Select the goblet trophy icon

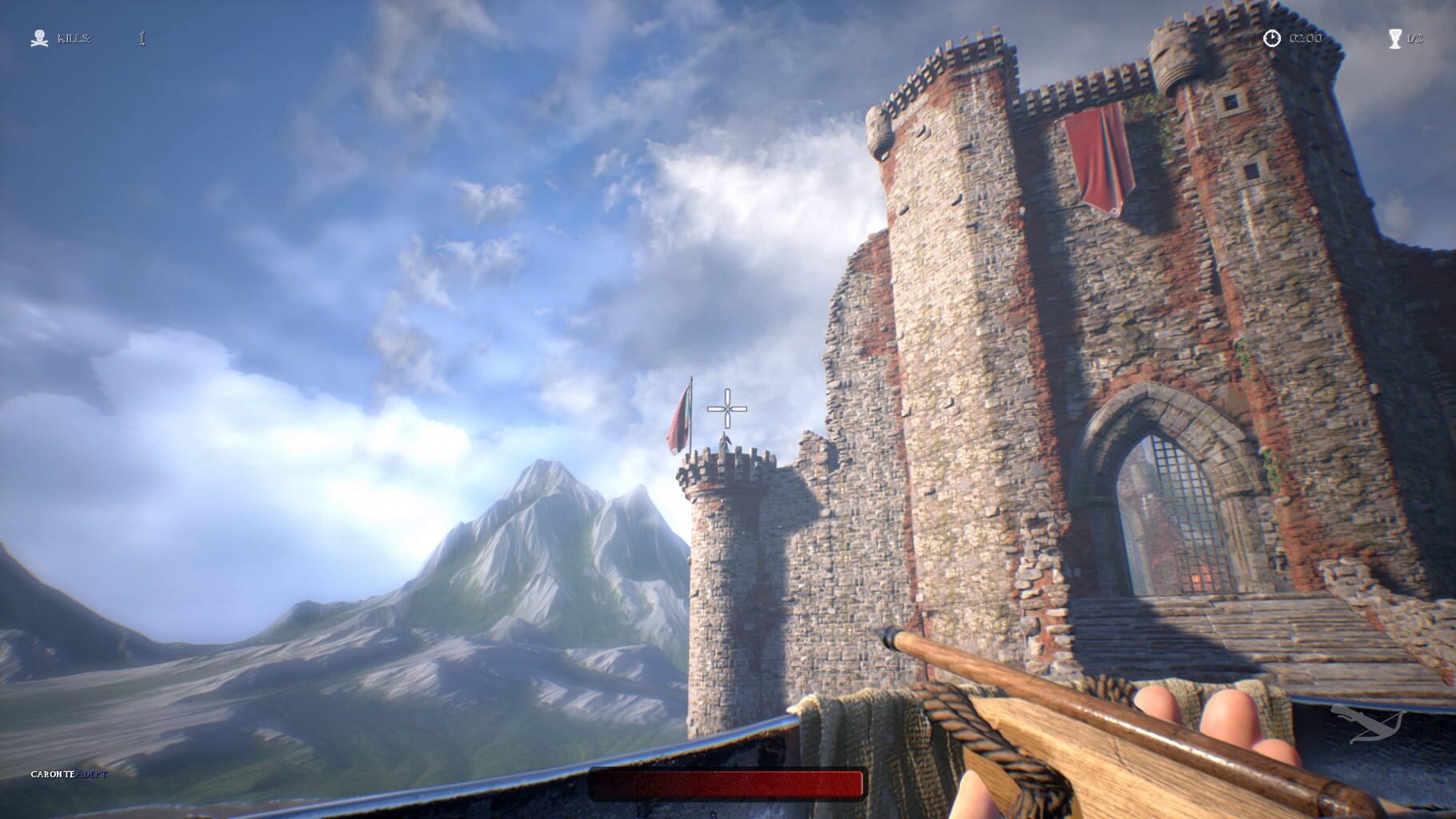coord(1395,38)
